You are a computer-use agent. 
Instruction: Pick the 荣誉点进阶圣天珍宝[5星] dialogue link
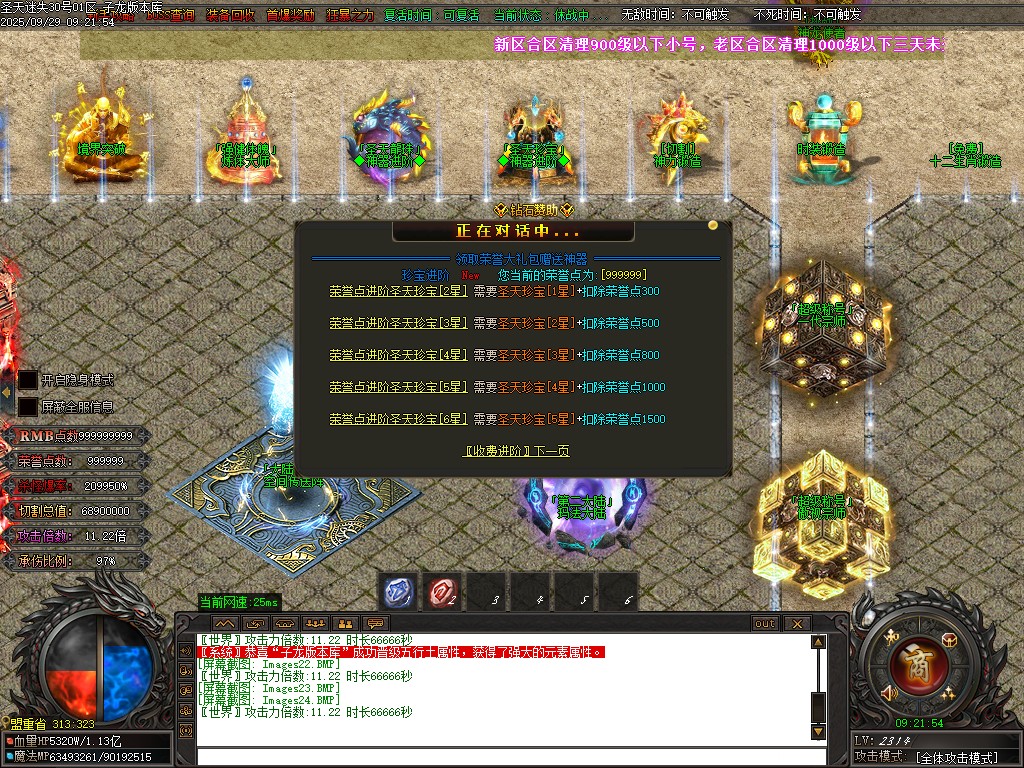pos(398,387)
